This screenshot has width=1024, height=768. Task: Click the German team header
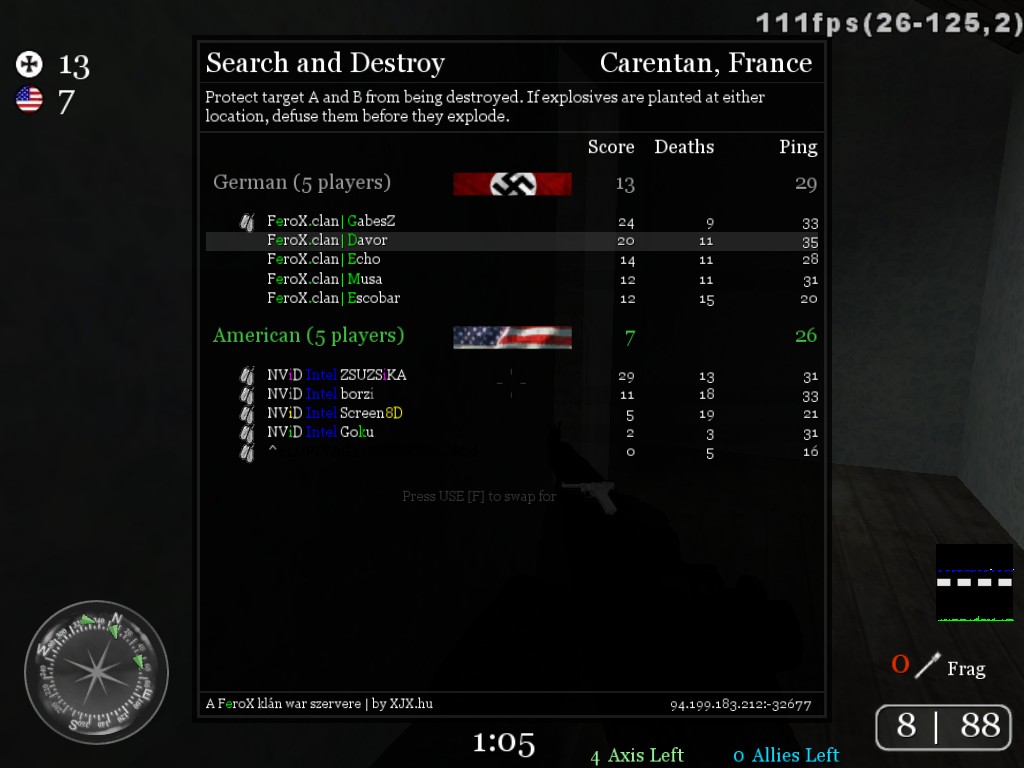point(302,183)
